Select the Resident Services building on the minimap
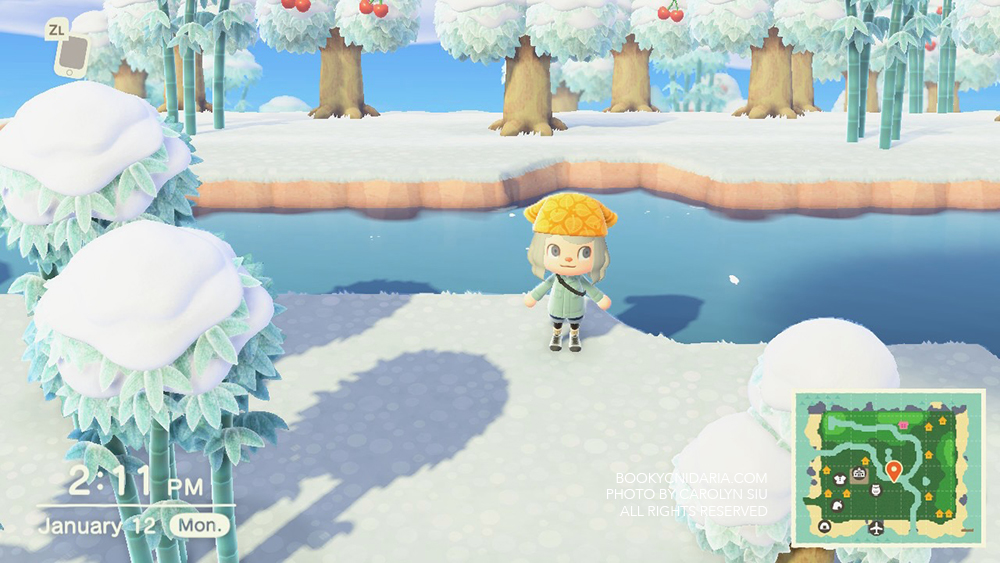Screen dimensions: 1000x563 (858, 473)
